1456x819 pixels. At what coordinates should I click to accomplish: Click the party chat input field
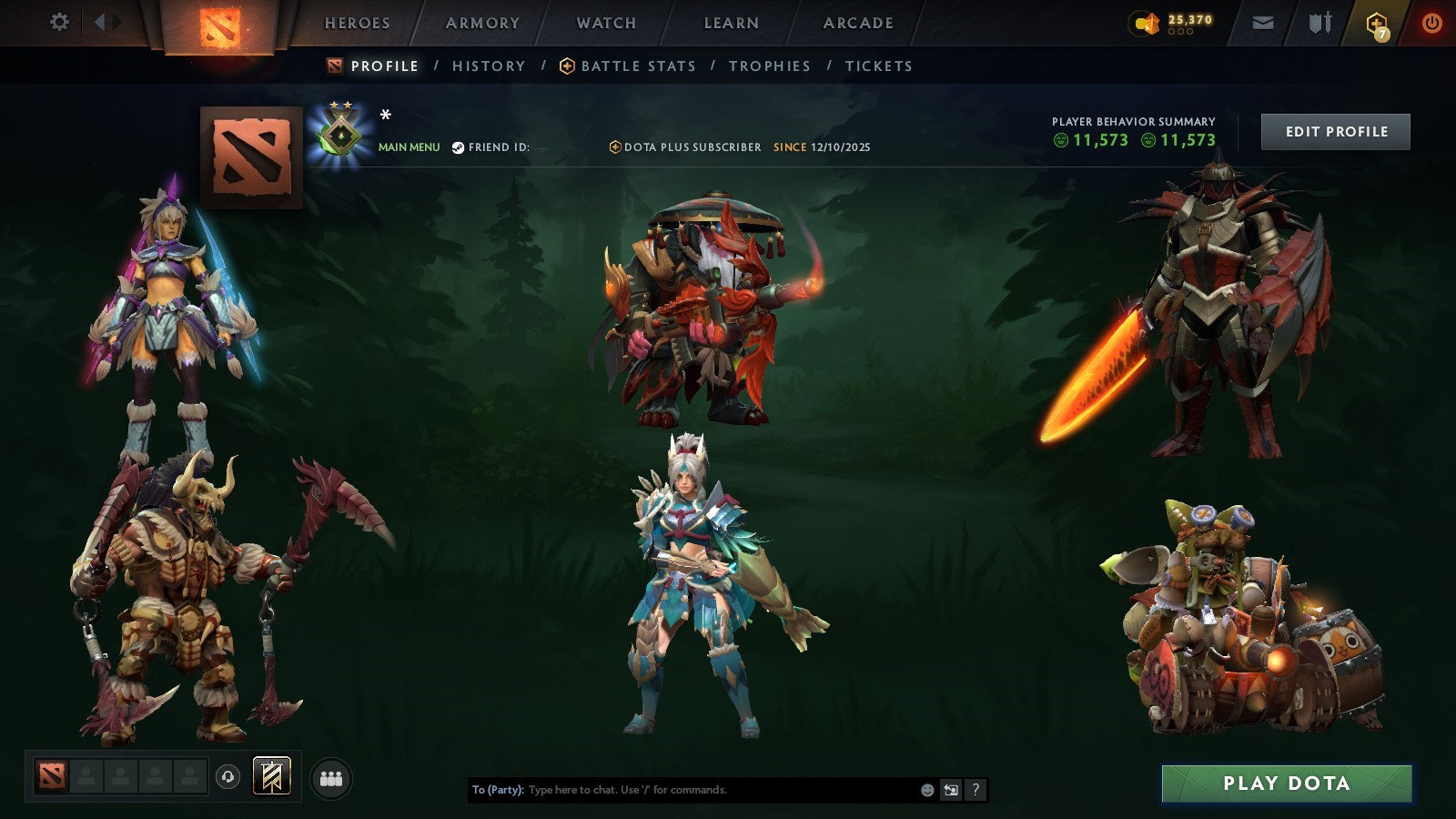[x=682, y=790]
